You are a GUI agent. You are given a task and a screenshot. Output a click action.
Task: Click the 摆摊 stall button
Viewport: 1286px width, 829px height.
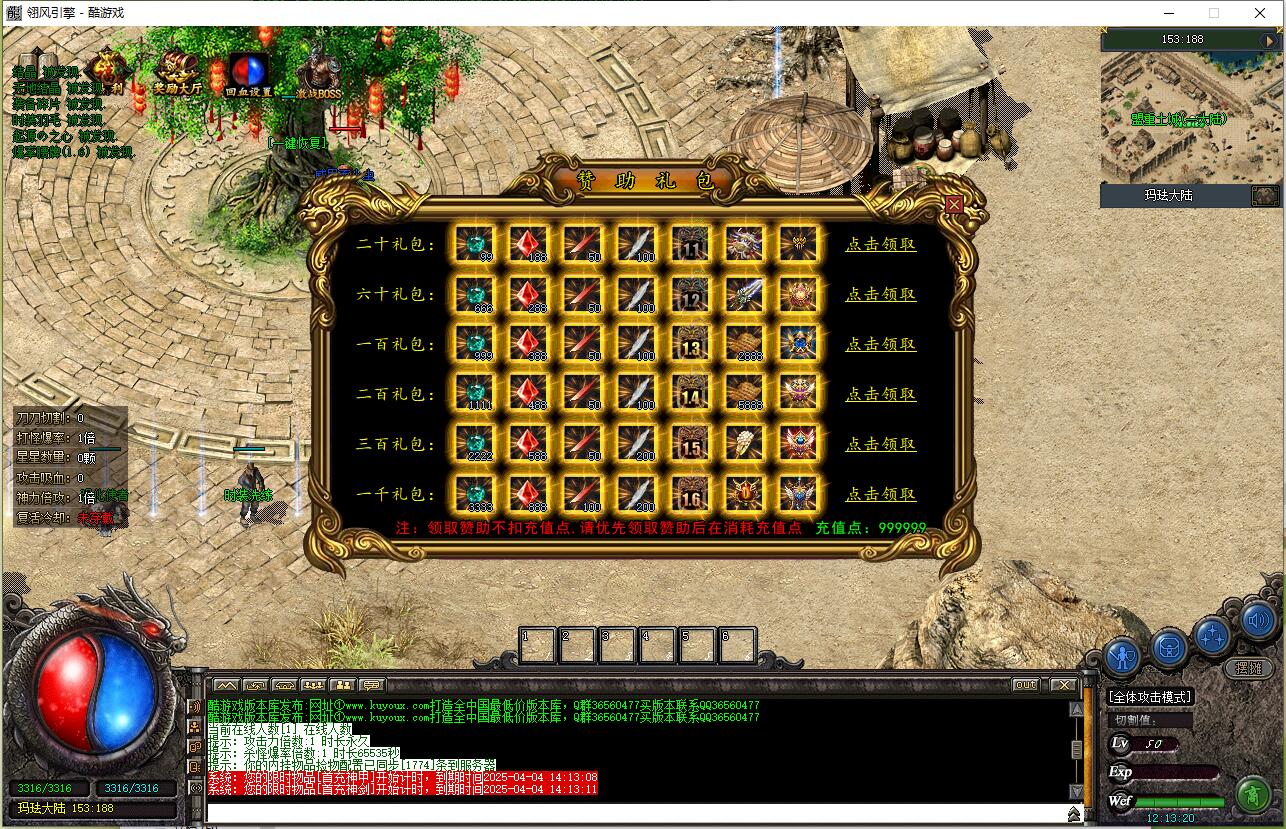(1248, 668)
